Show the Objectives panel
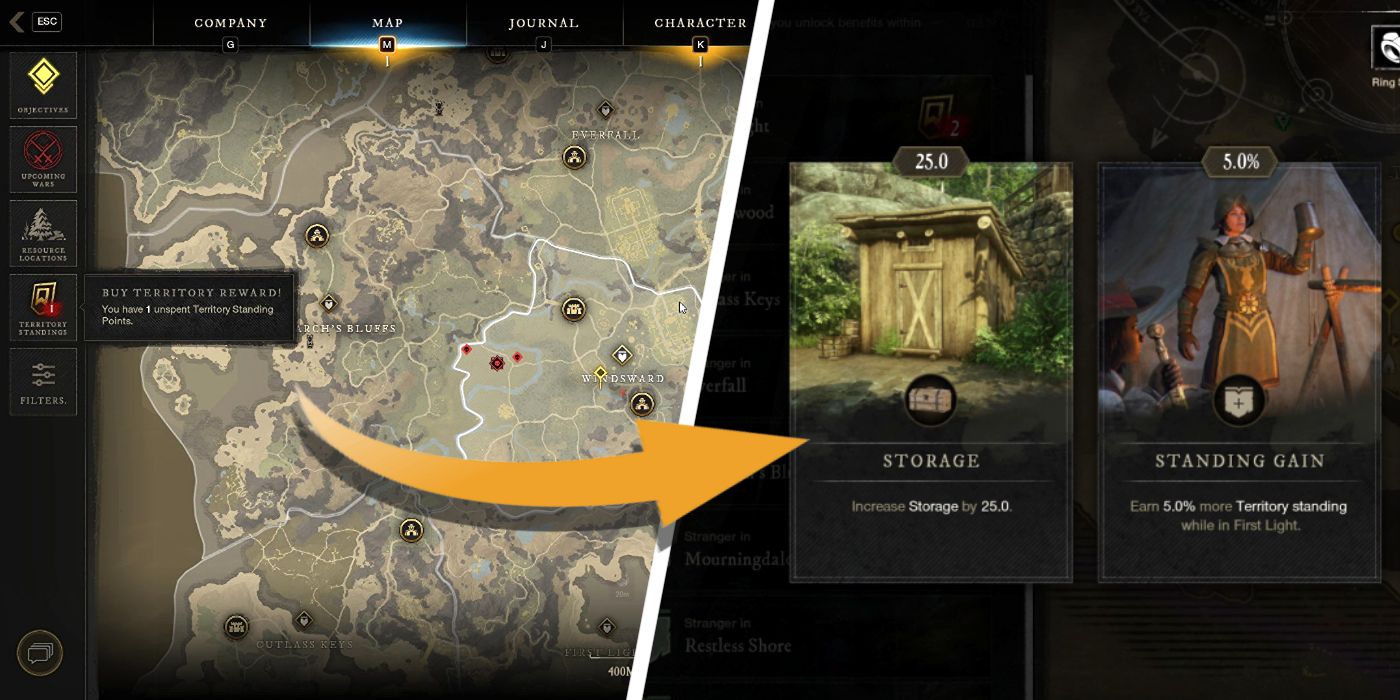This screenshot has height=700, width=1400. pos(43,84)
